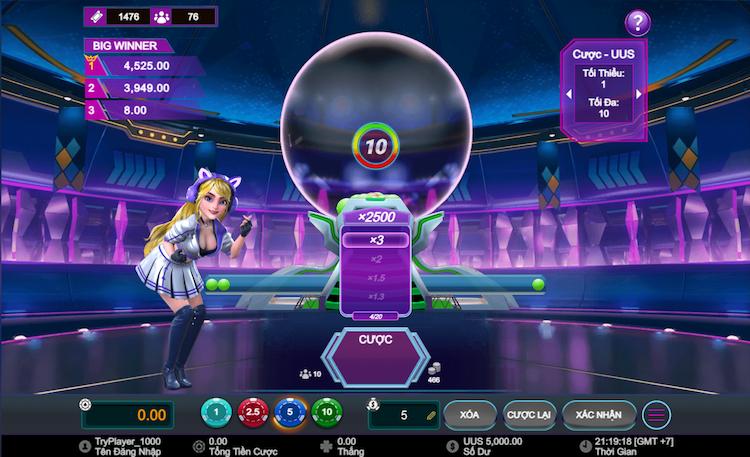Choose the red 2.5 betting chip
The height and width of the screenshot is (457, 750).
pyautogui.click(x=253, y=413)
